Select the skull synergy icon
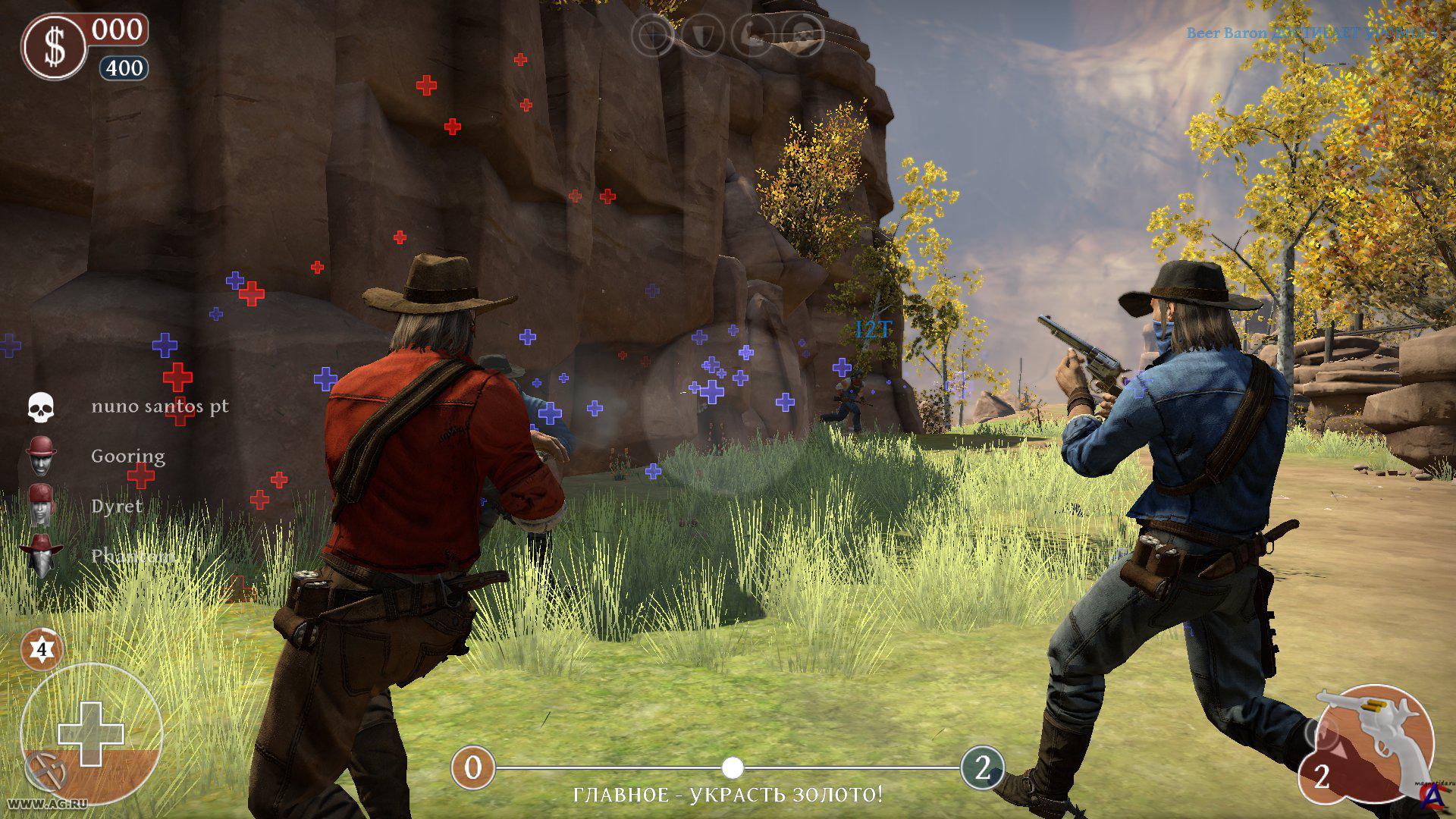The height and width of the screenshot is (819, 1456). (x=802, y=35)
